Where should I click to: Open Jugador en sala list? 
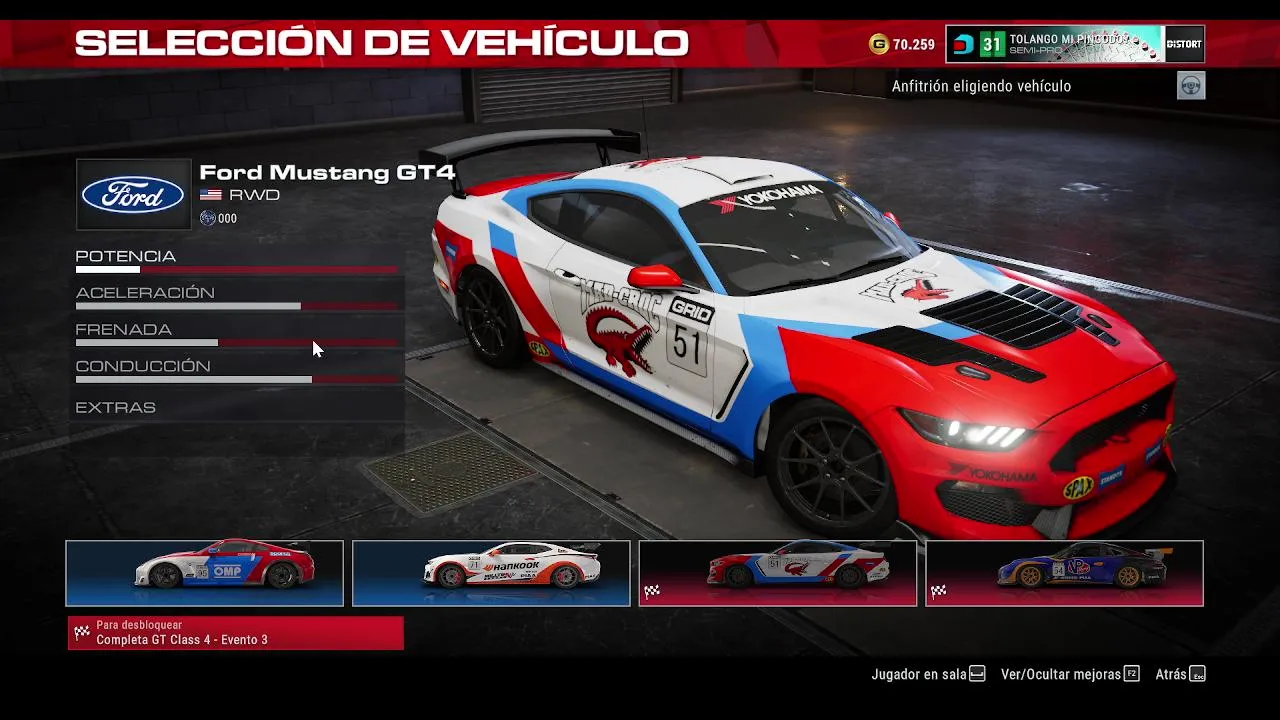pos(927,674)
